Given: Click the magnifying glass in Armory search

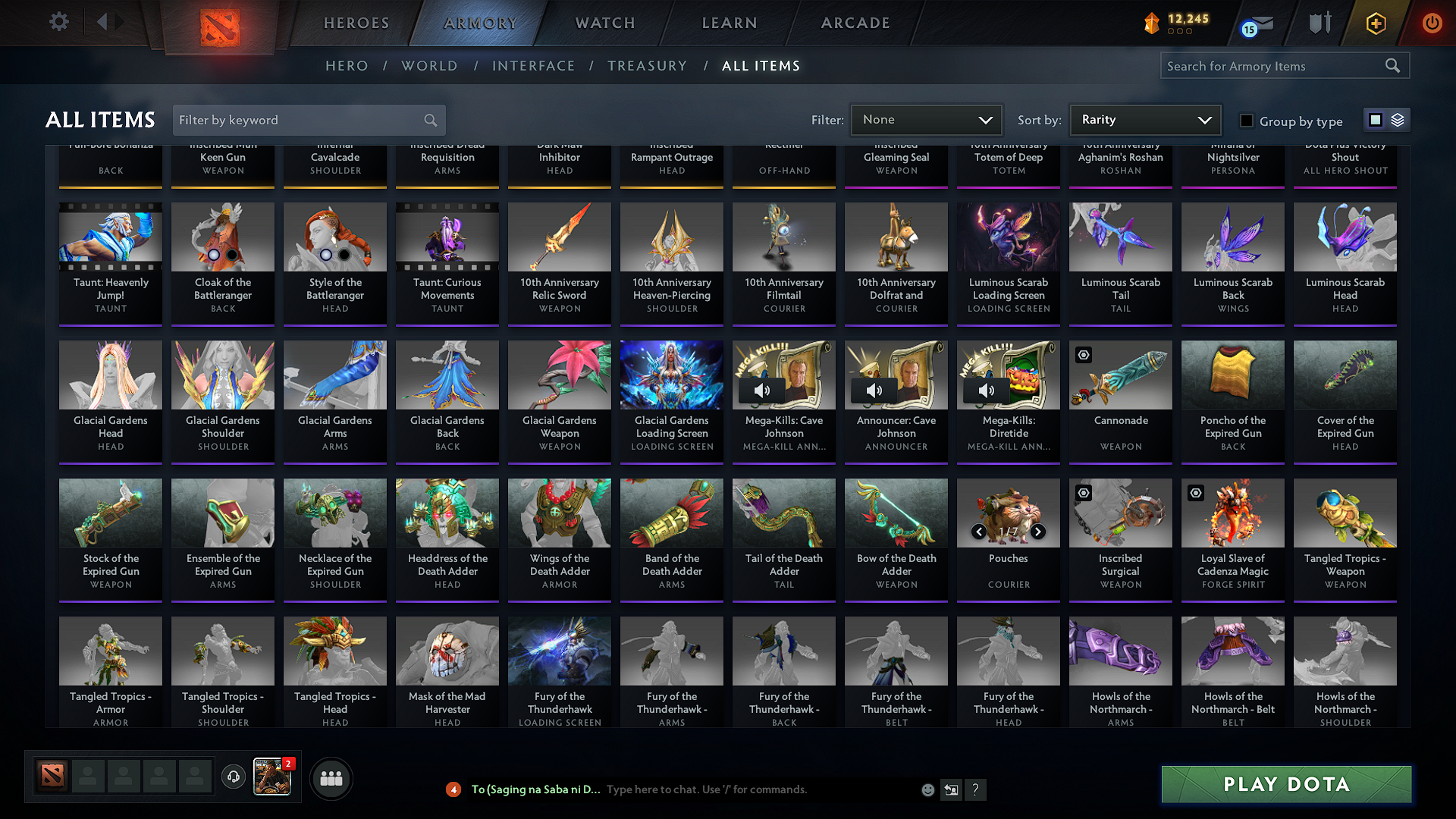Looking at the screenshot, I should pyautogui.click(x=1392, y=65).
